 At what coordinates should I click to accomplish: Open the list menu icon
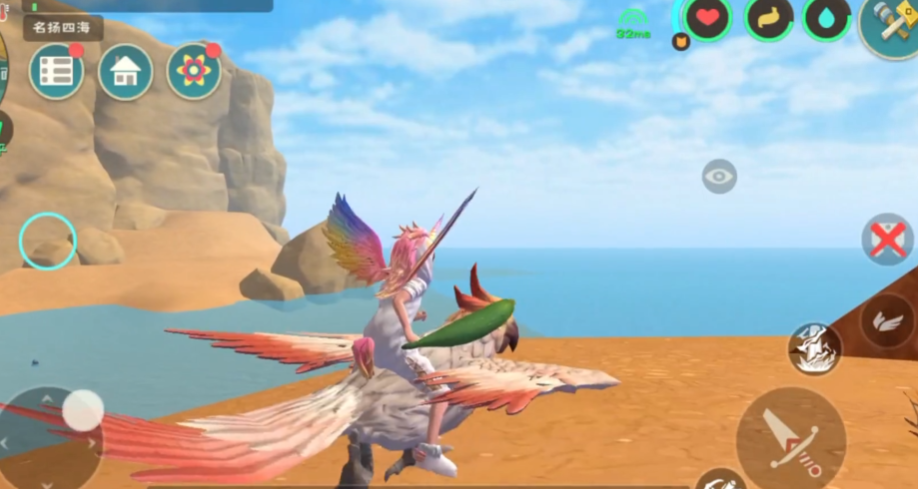click(x=56, y=71)
